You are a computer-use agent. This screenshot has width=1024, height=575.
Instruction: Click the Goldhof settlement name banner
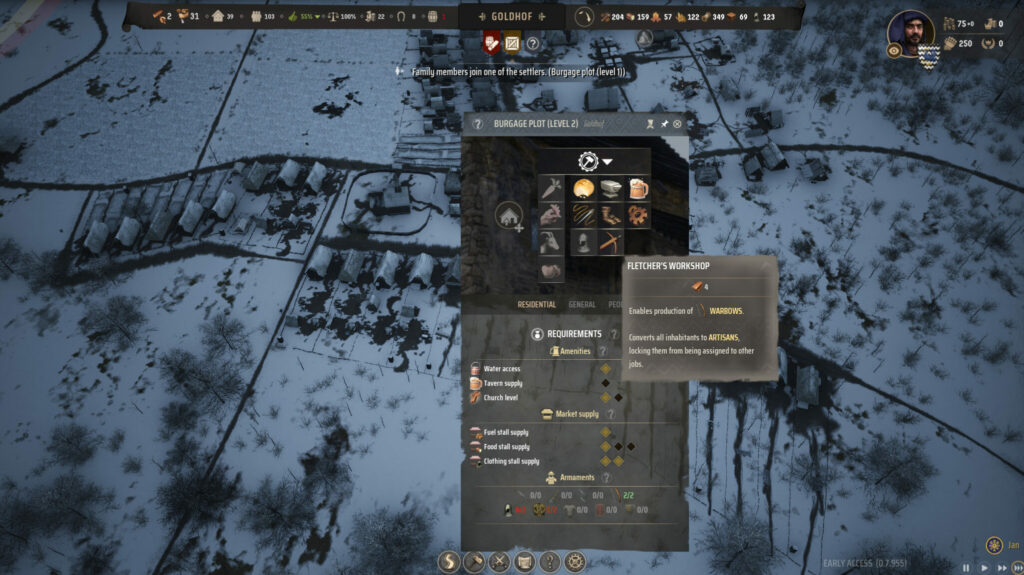511,16
